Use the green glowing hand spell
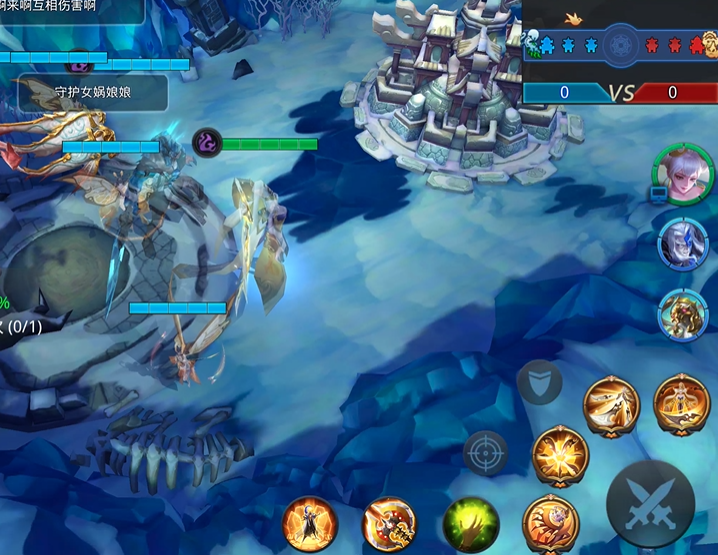Screen dimensions: 718x555 click(x=471, y=522)
